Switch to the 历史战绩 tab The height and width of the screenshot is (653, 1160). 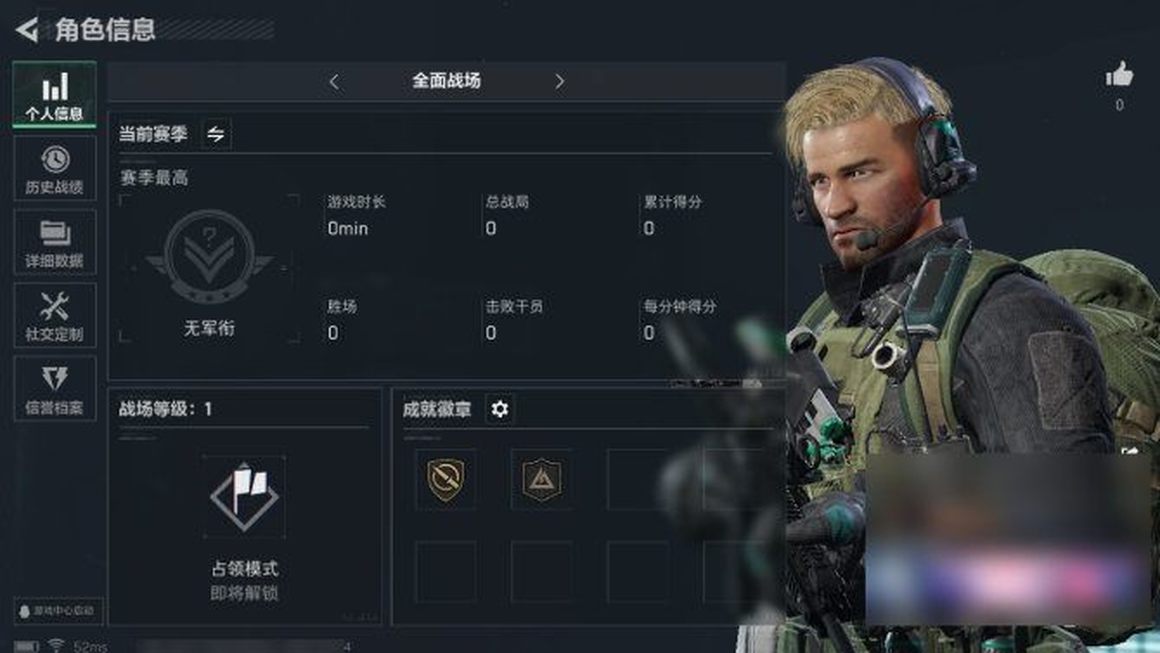[55, 169]
